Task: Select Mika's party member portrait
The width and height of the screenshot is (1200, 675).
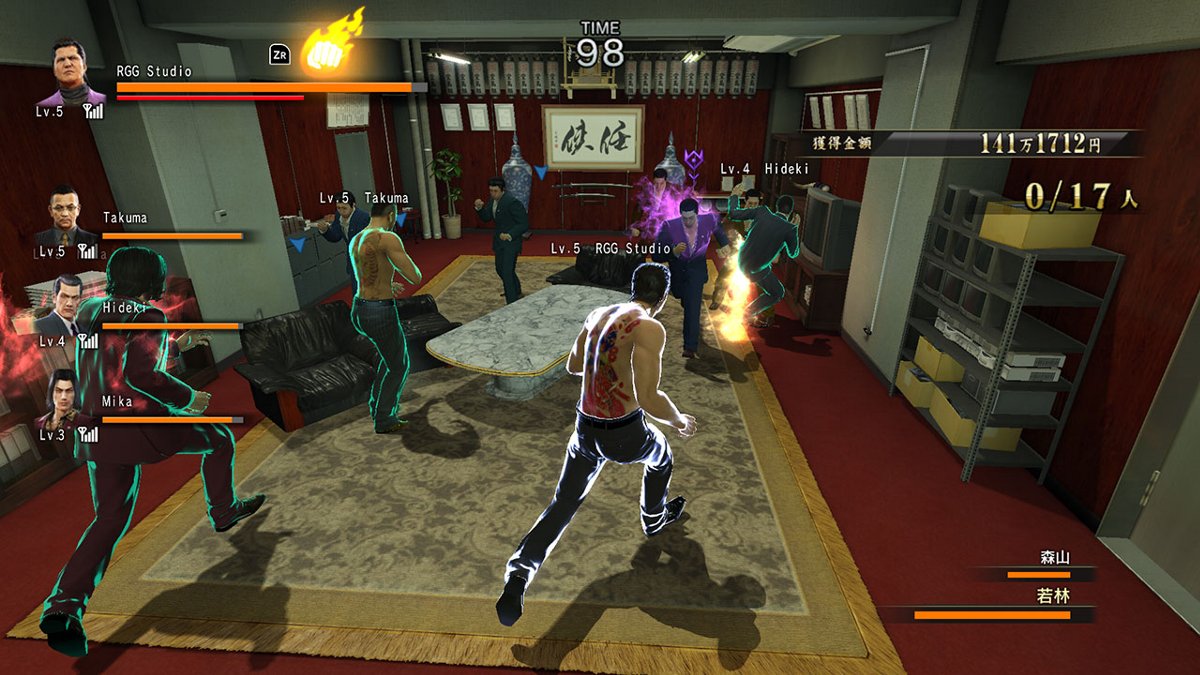Action: [x=64, y=397]
